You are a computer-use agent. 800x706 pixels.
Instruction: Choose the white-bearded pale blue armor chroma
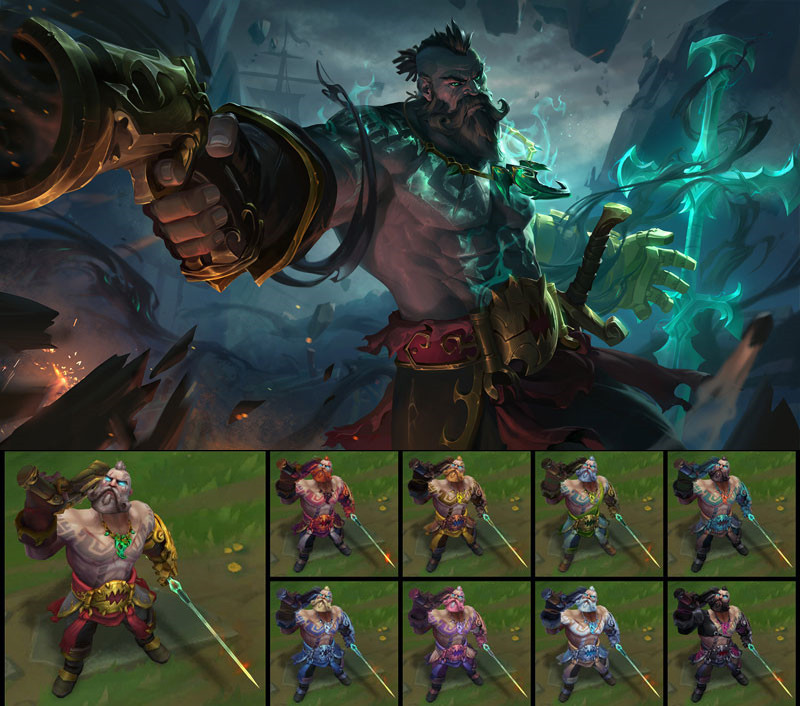pyautogui.click(x=598, y=641)
